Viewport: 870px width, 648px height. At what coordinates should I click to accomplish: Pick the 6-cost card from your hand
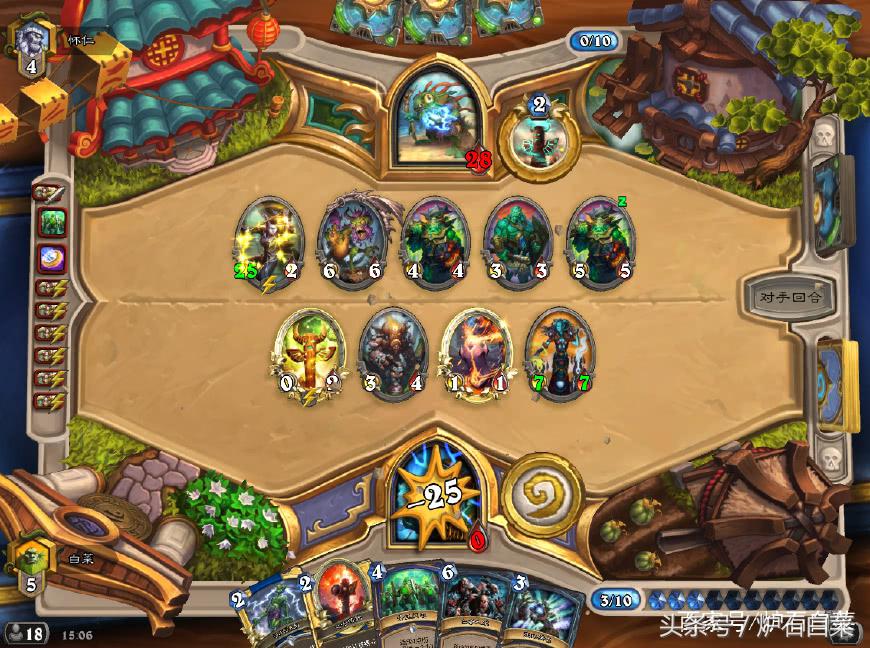(x=465, y=605)
